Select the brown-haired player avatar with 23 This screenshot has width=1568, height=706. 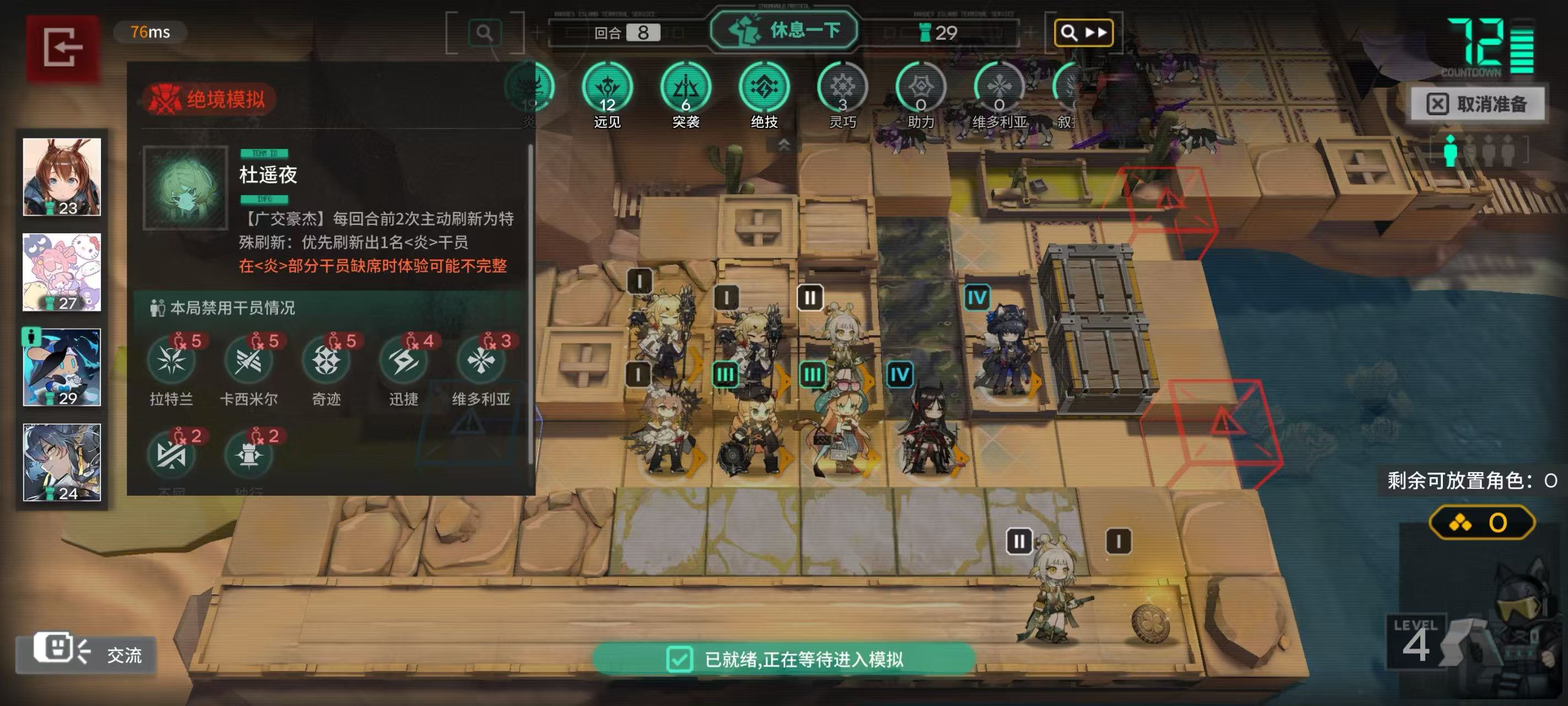(62, 176)
